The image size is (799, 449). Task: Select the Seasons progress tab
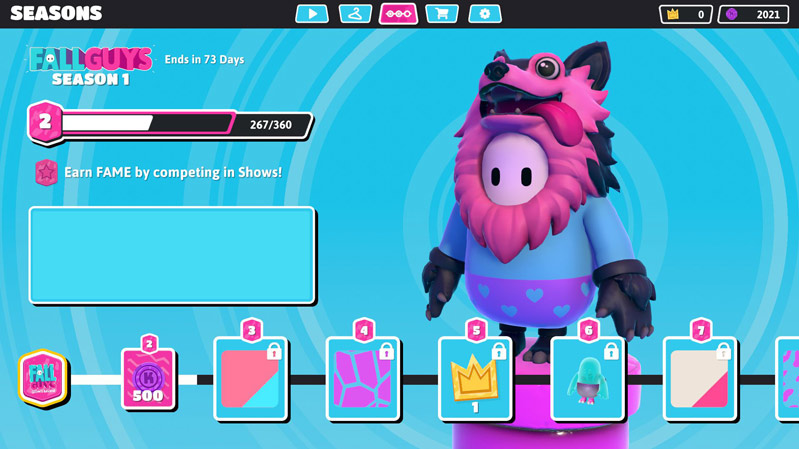click(x=398, y=14)
